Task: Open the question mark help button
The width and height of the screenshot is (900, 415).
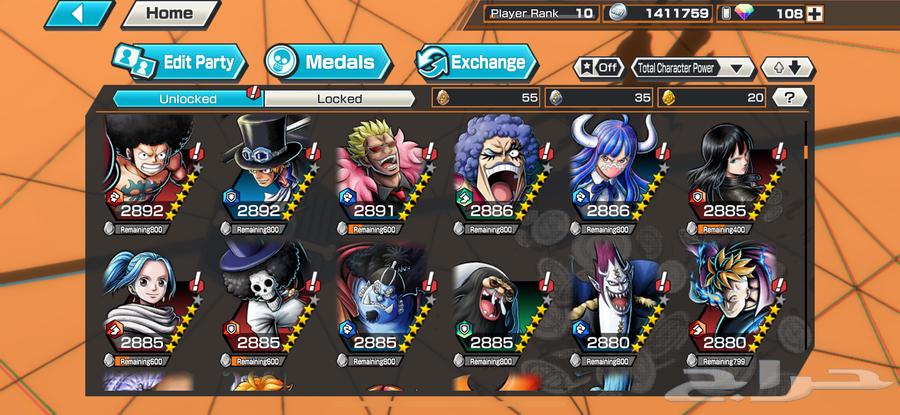Action: click(x=789, y=98)
